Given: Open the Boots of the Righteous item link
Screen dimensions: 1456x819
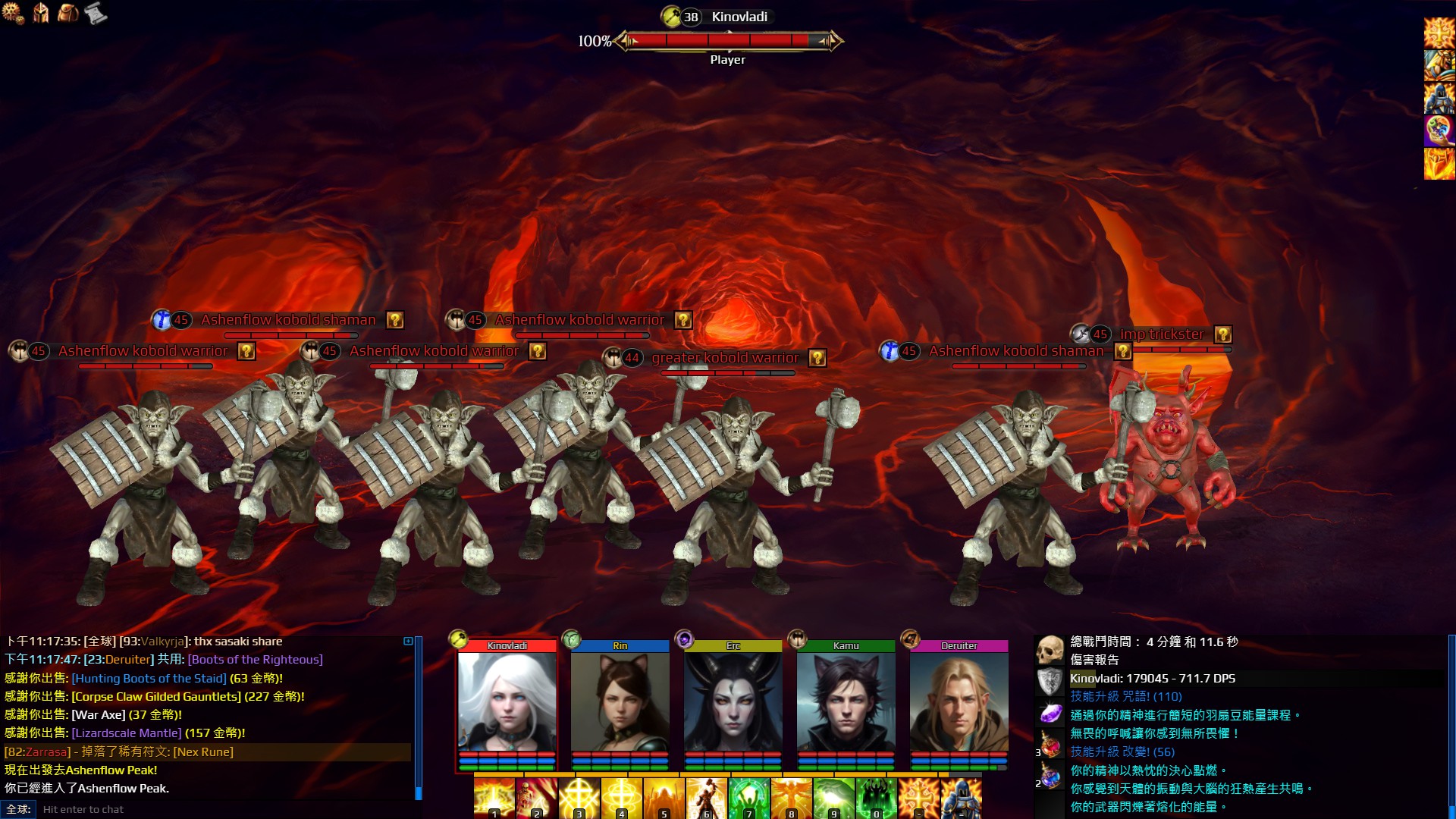Looking at the screenshot, I should [x=255, y=660].
